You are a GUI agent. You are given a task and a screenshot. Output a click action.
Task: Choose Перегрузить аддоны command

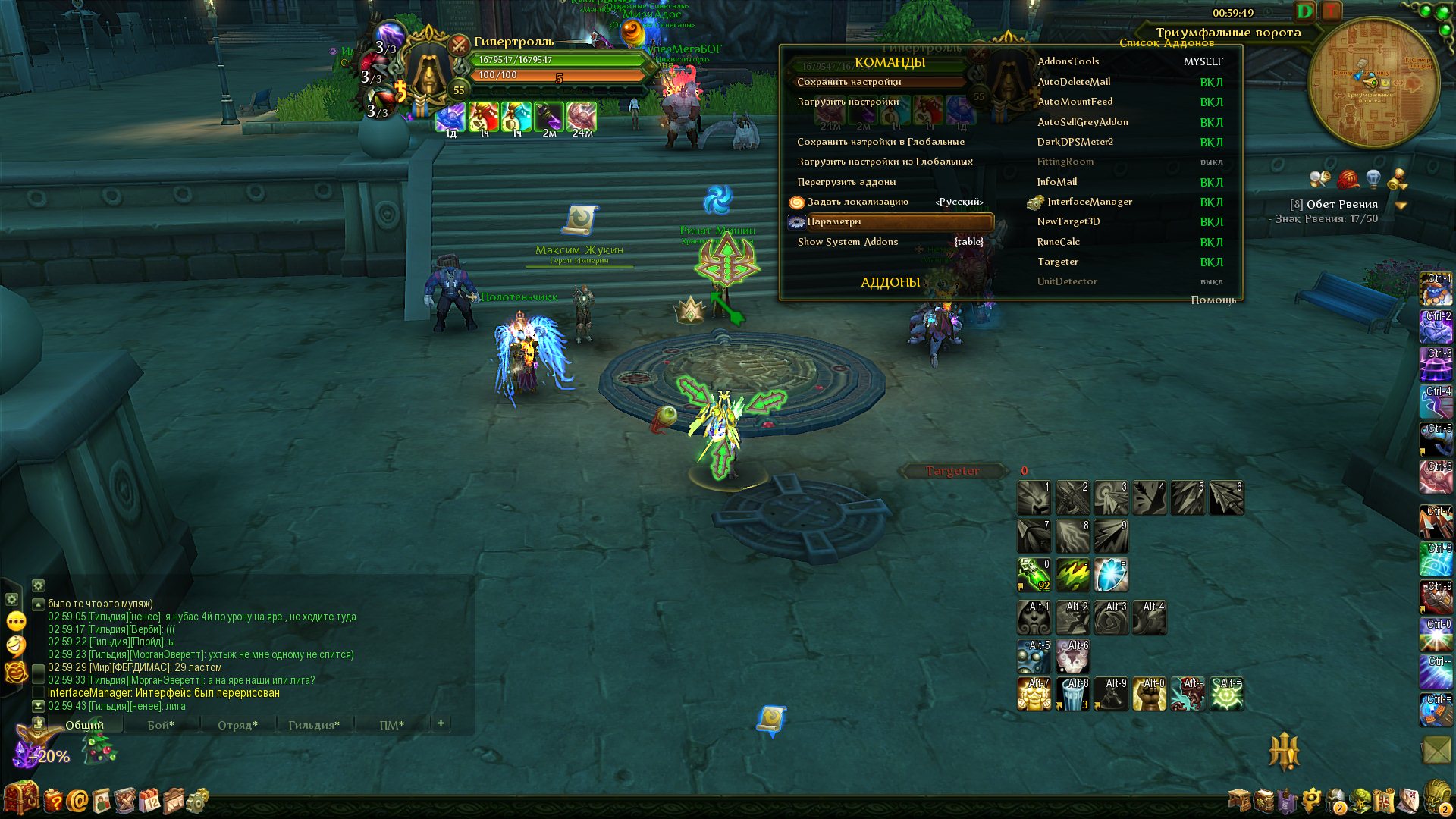[x=846, y=182]
